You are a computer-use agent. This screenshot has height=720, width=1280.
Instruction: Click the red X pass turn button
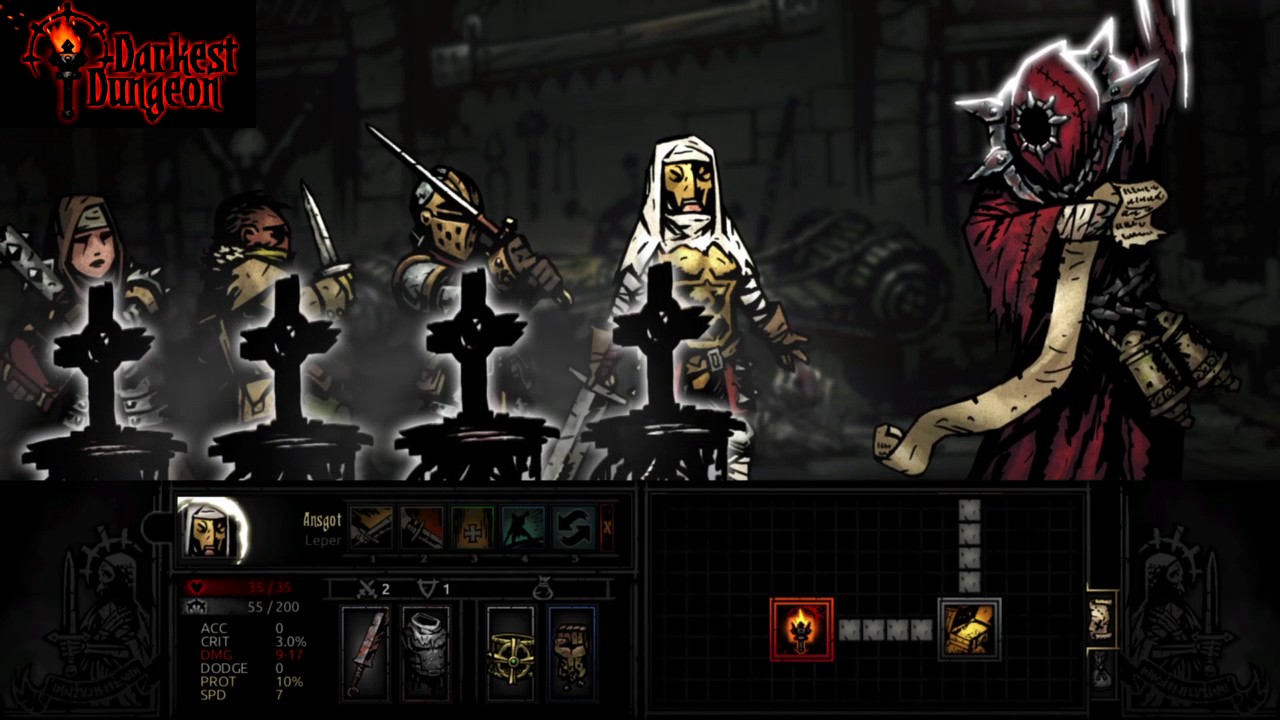607,527
